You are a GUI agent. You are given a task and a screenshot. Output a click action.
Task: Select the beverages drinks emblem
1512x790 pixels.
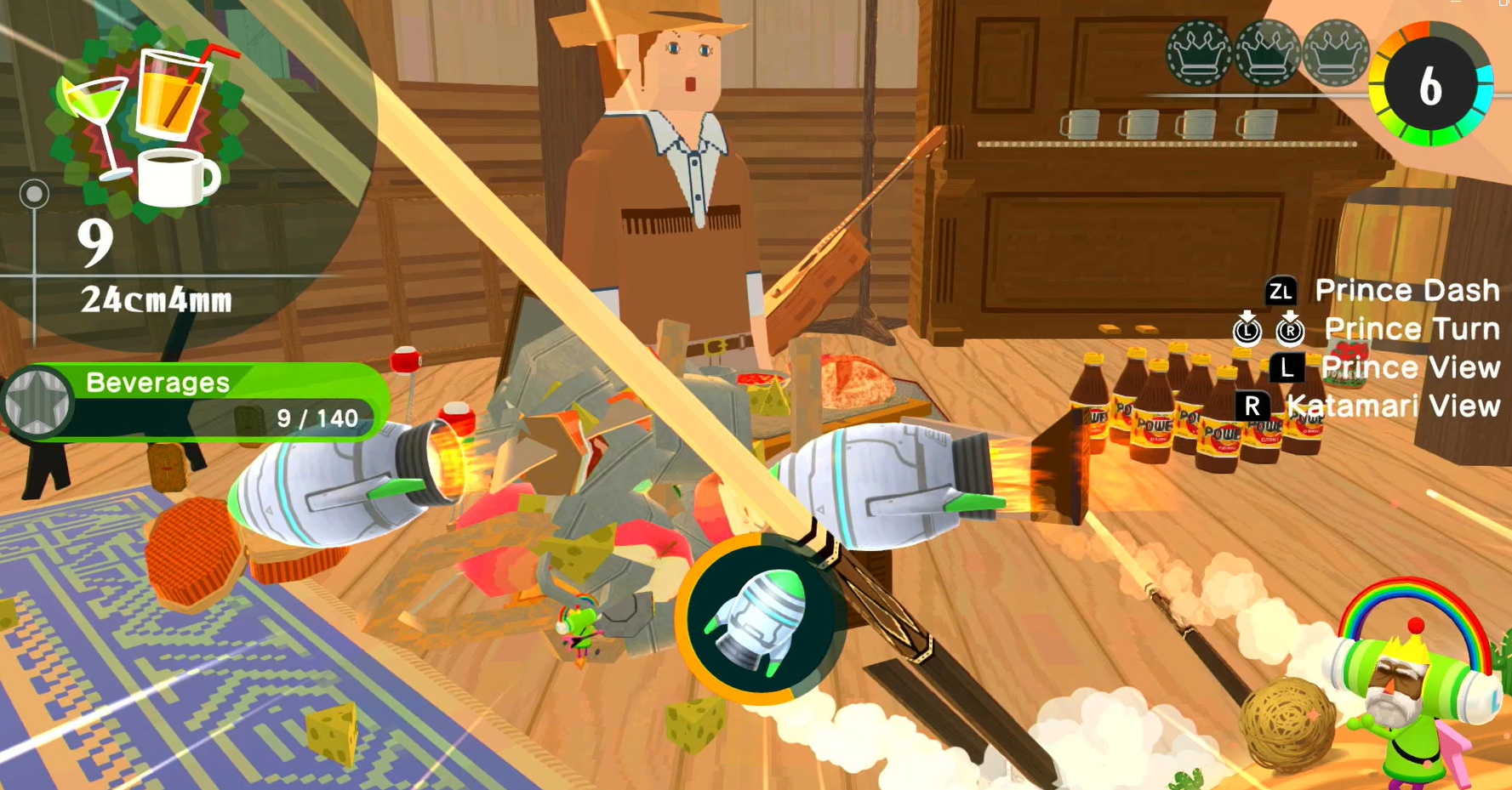click(x=146, y=124)
